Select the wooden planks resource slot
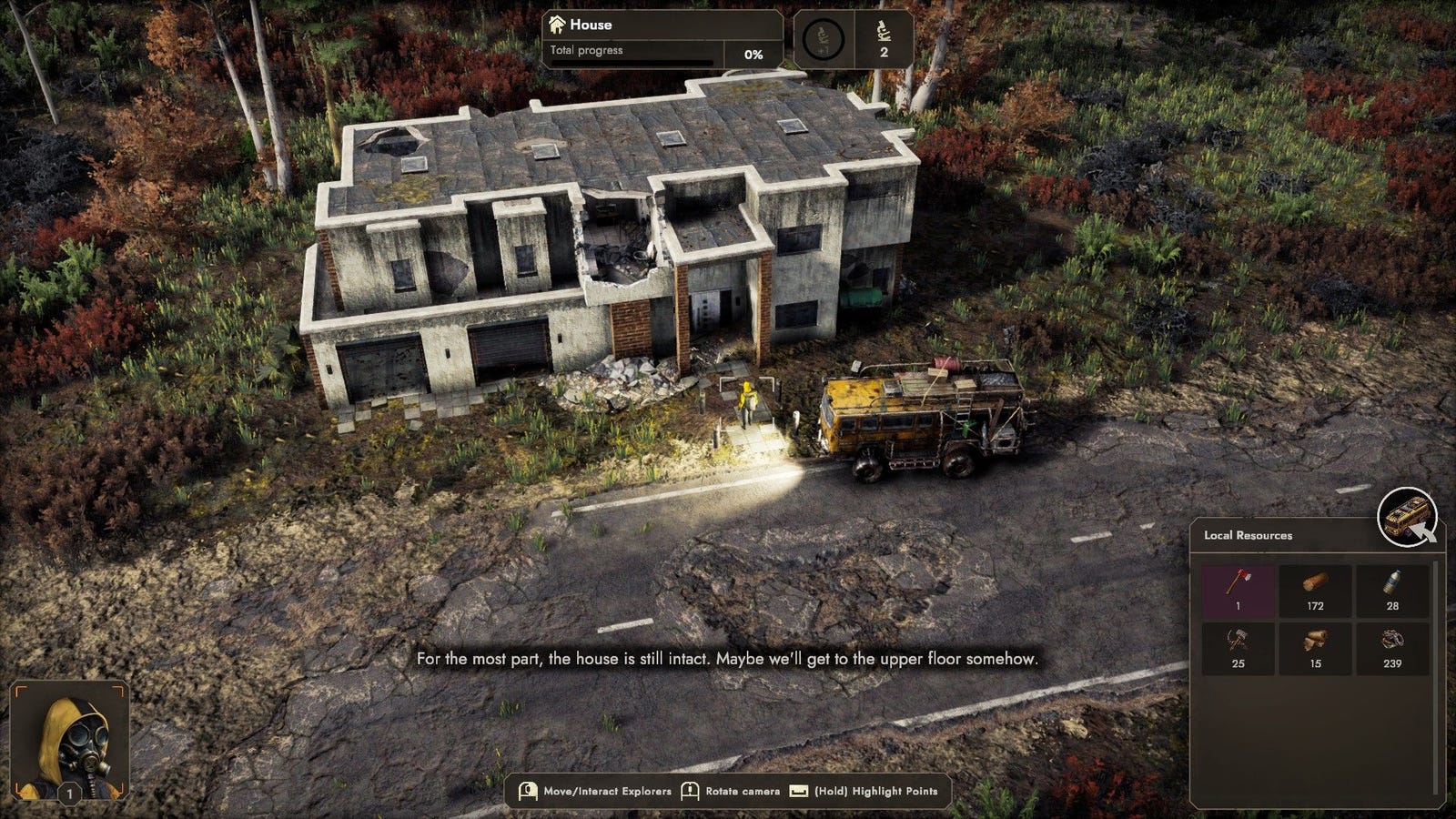This screenshot has height=819, width=1456. [x=1315, y=647]
